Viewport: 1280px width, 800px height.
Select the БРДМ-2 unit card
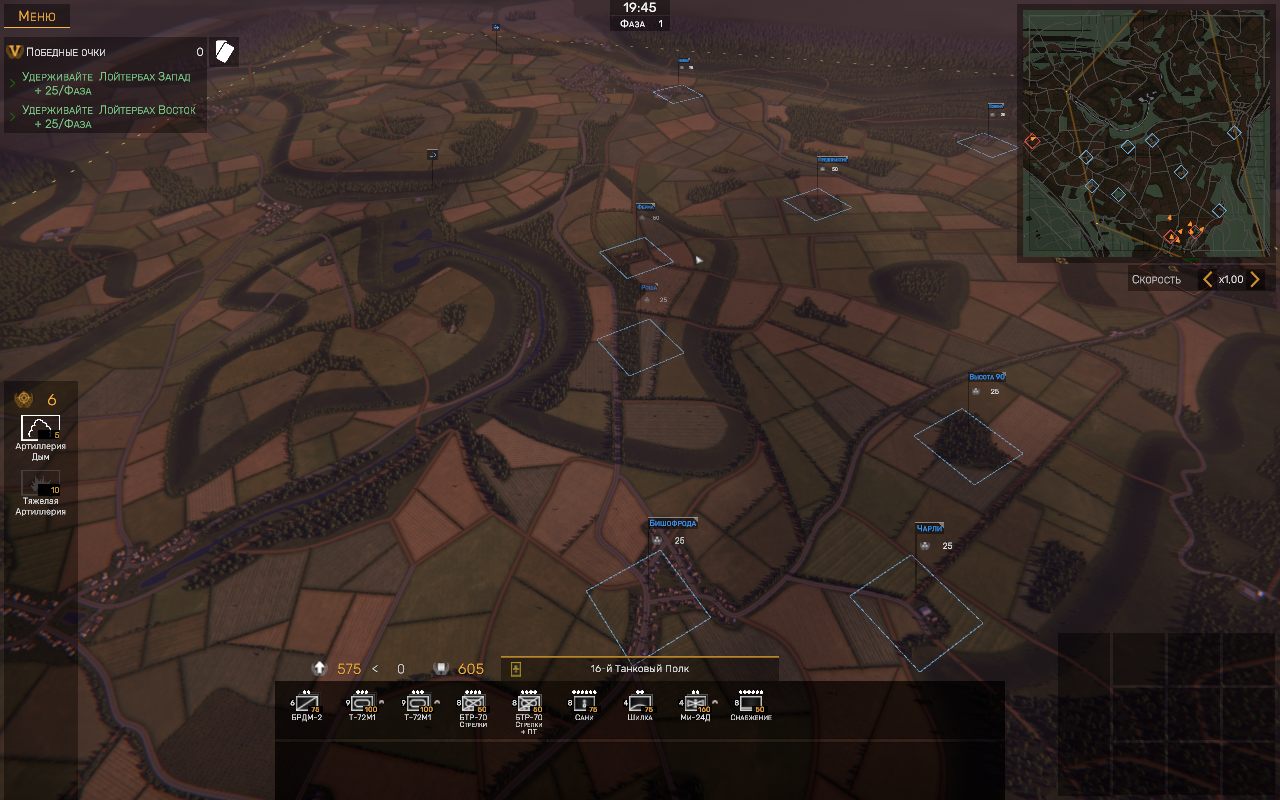tap(306, 705)
